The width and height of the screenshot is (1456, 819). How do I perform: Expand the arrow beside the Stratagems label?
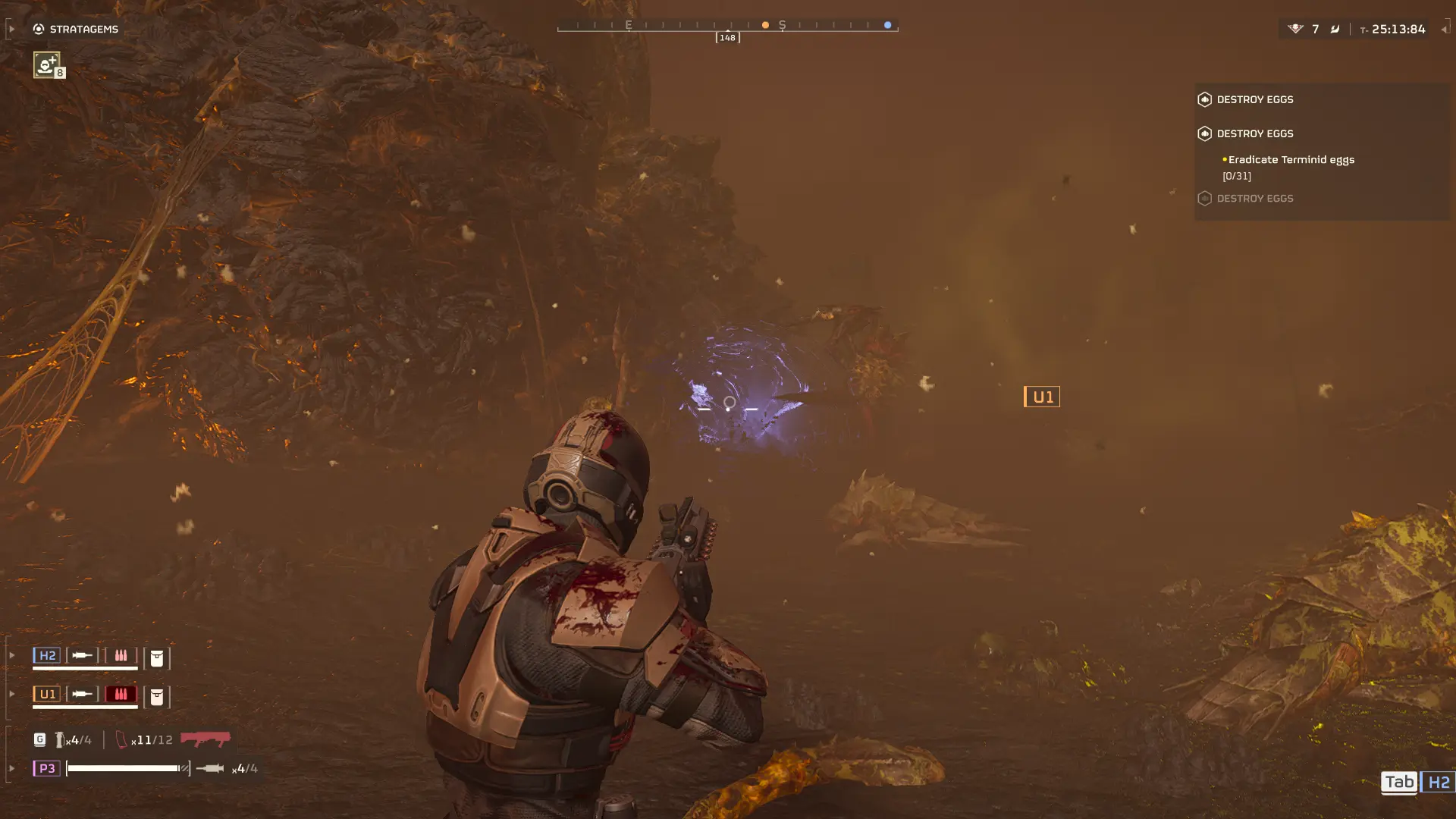(x=11, y=29)
